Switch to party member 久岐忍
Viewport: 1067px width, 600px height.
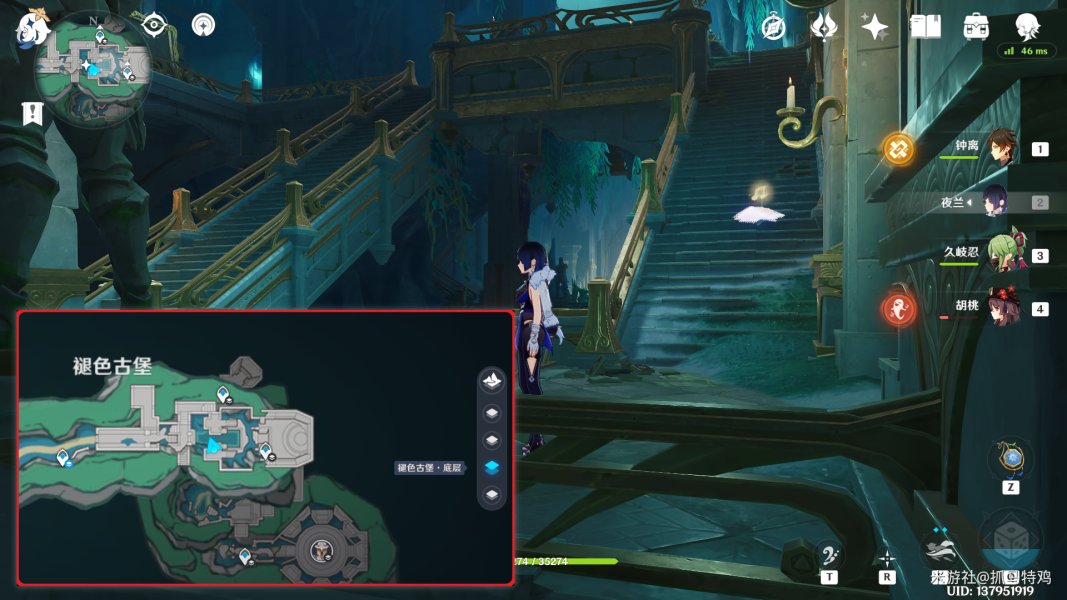pos(1001,255)
